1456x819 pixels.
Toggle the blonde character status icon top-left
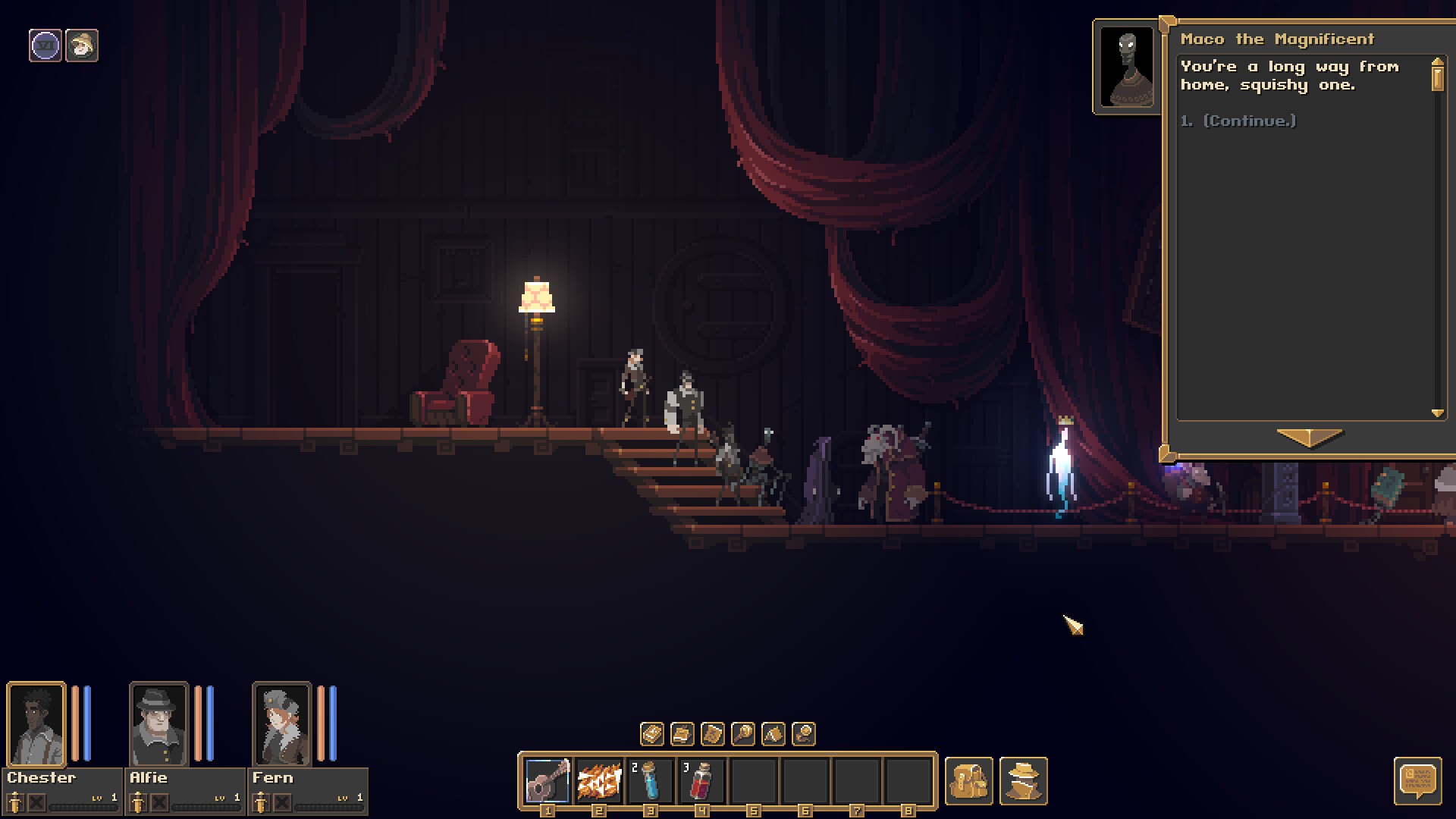pyautogui.click(x=83, y=45)
